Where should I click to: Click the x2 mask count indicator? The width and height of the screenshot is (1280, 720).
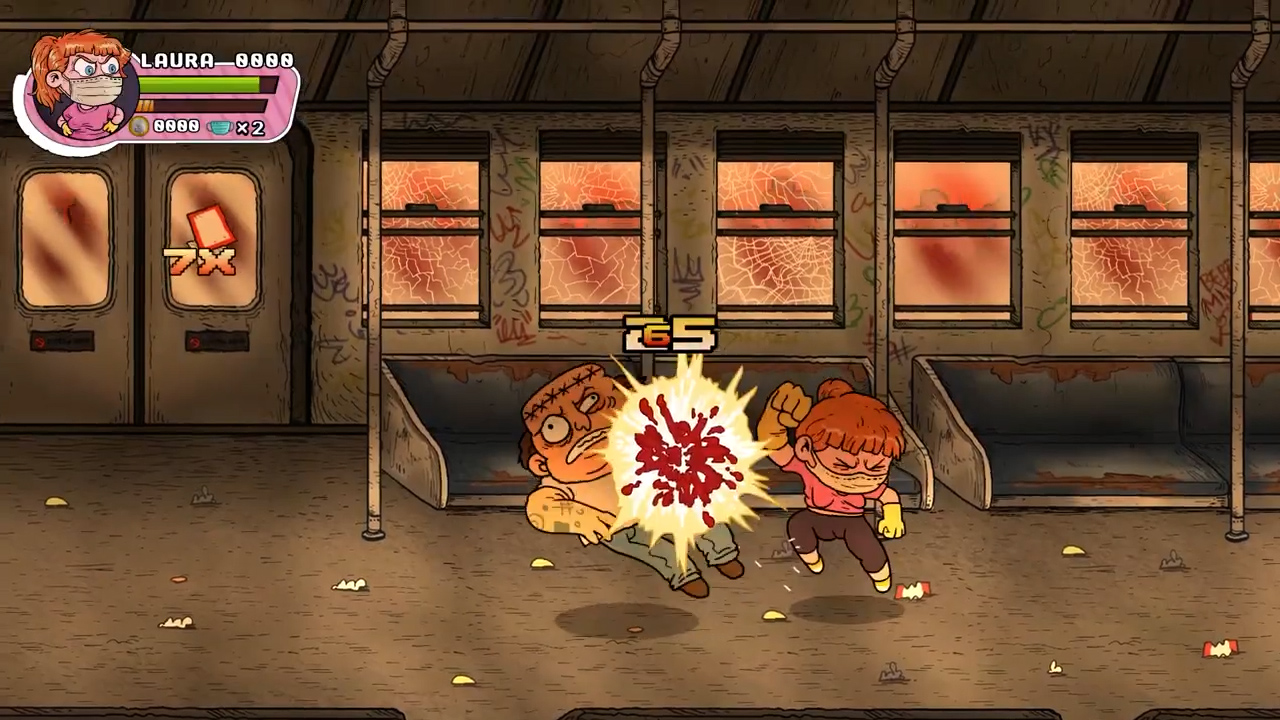[252, 128]
